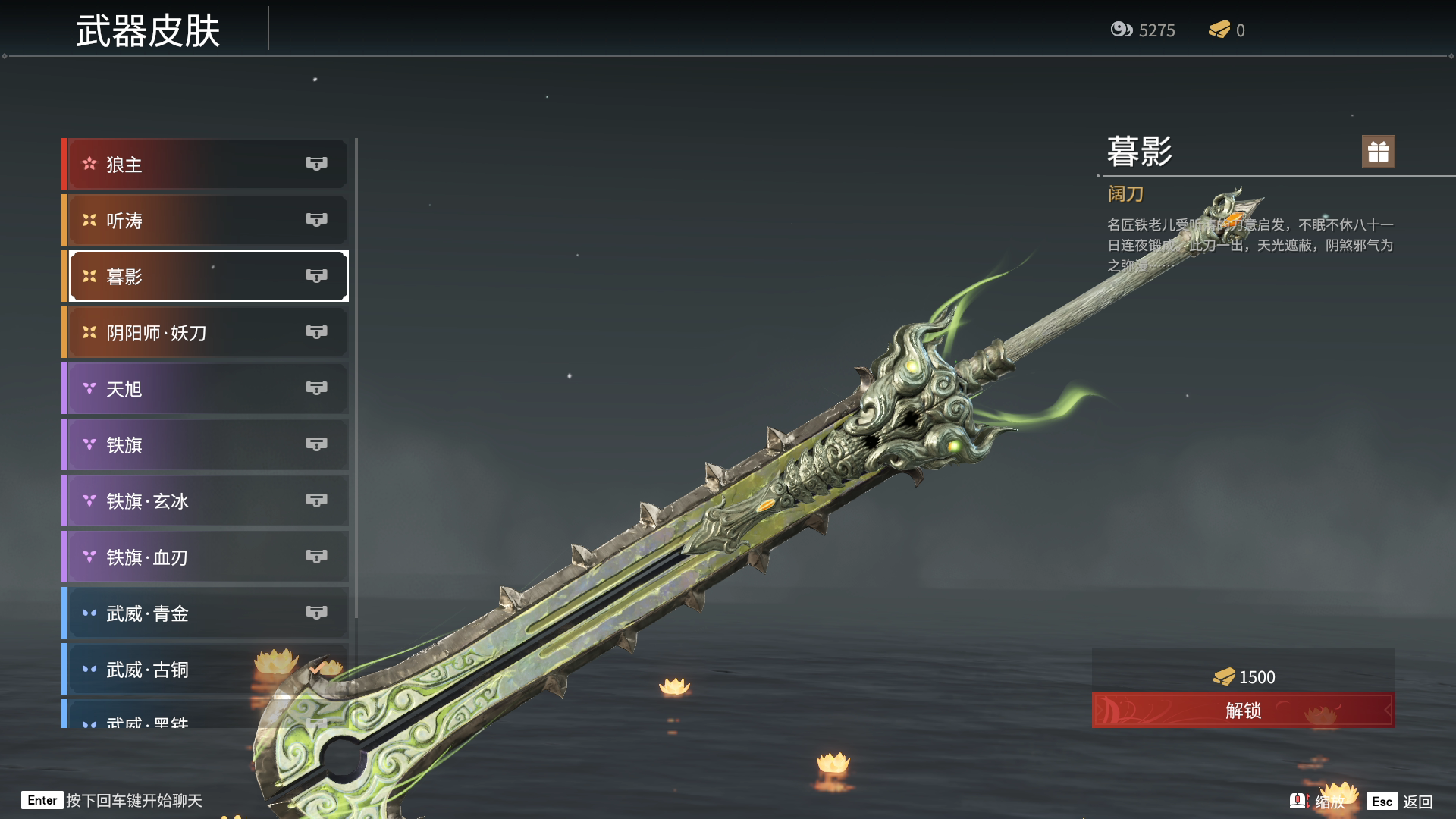
Task: Select the 武威·青金 weapon skin
Action: click(x=205, y=613)
